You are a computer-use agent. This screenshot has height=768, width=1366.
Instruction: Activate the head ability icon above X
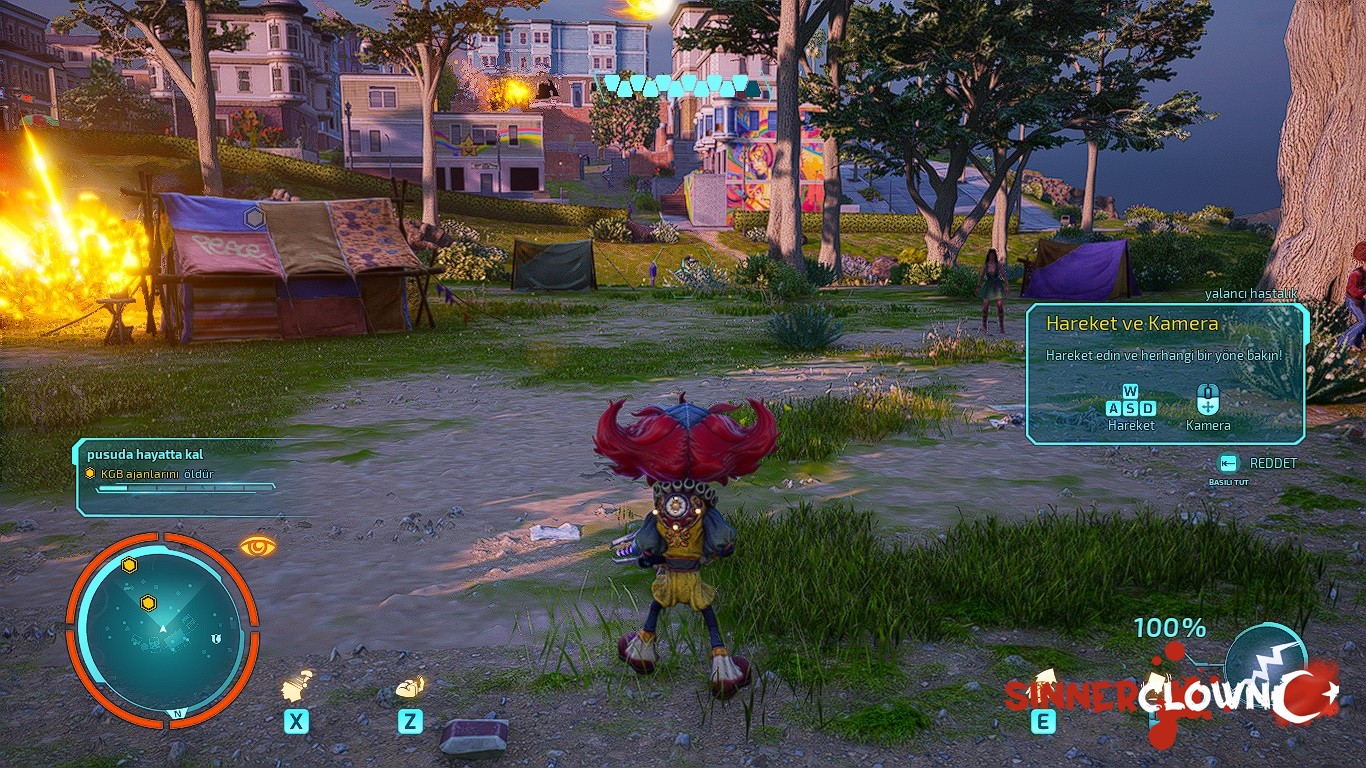point(296,686)
